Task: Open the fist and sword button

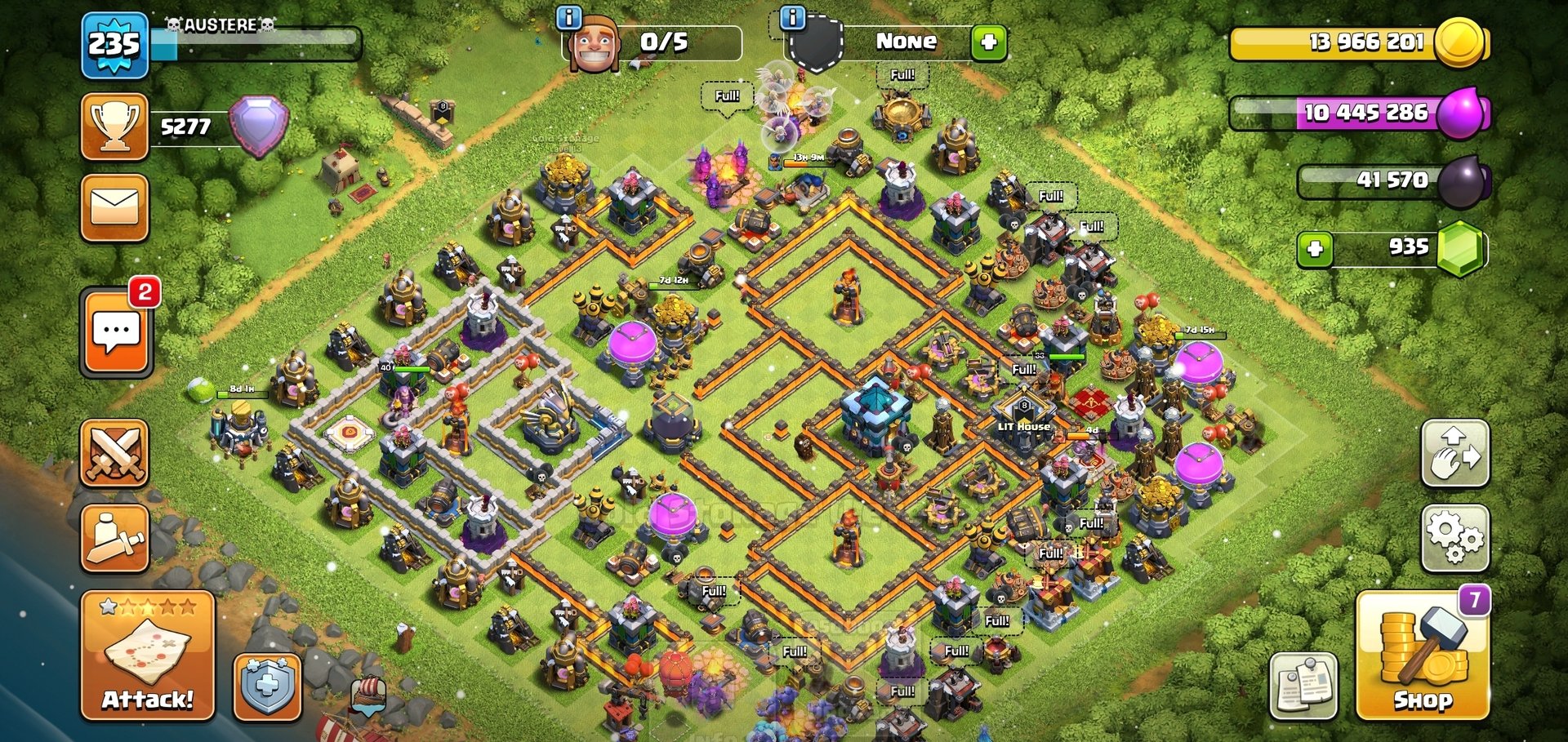Action: [x=114, y=537]
